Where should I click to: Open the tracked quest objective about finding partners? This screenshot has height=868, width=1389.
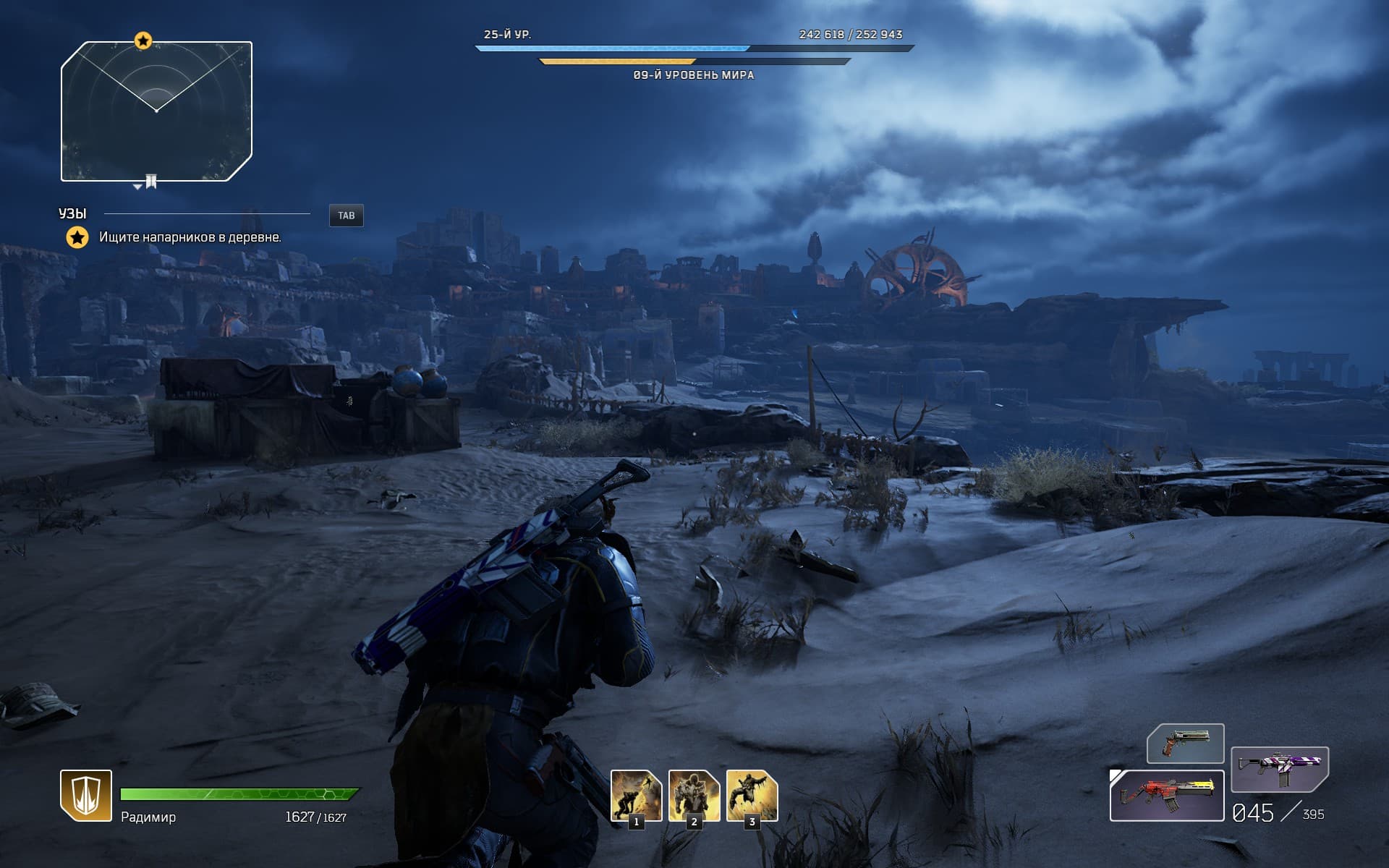pos(190,237)
